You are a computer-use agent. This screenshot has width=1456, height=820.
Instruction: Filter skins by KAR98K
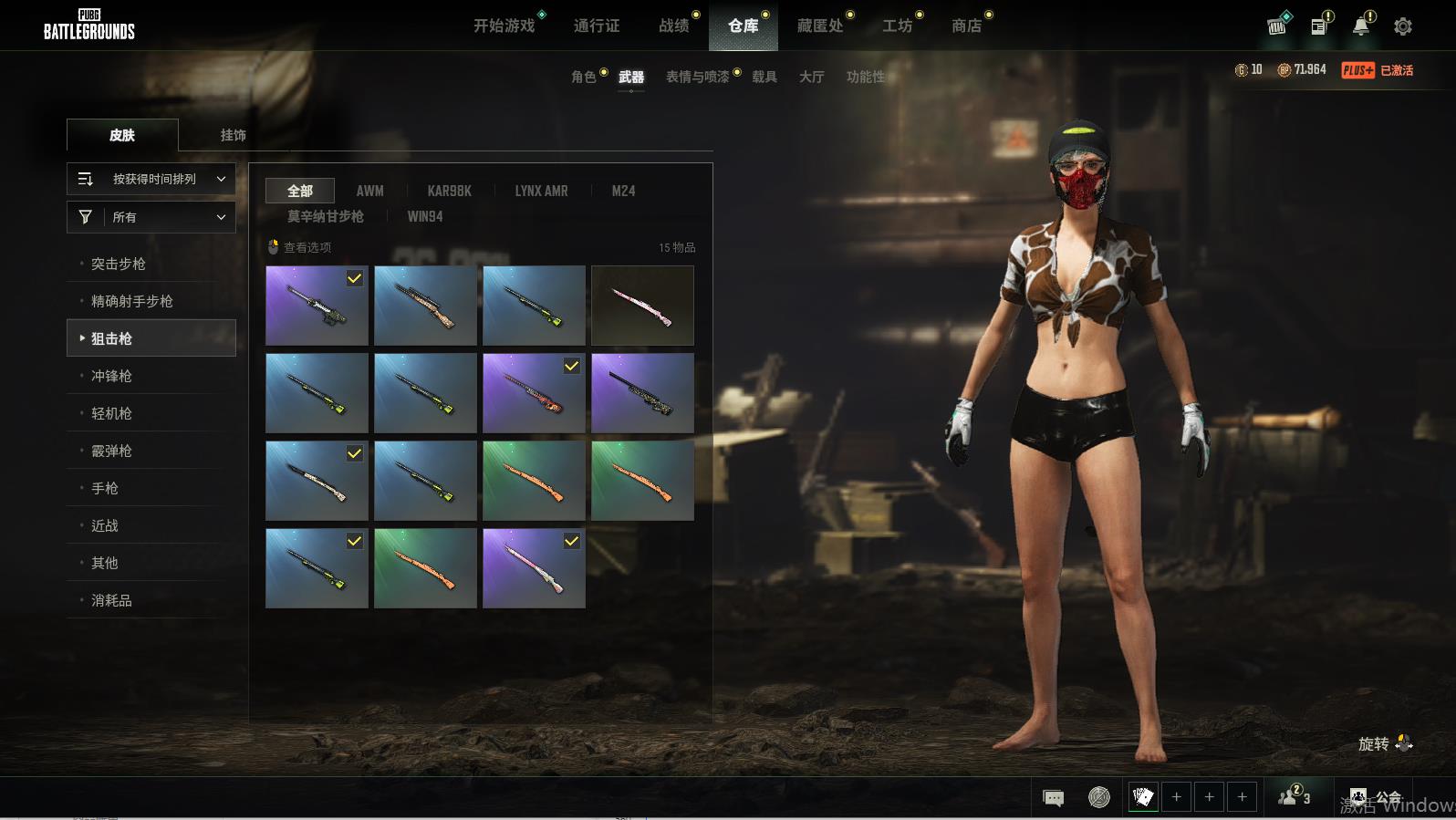tap(449, 191)
